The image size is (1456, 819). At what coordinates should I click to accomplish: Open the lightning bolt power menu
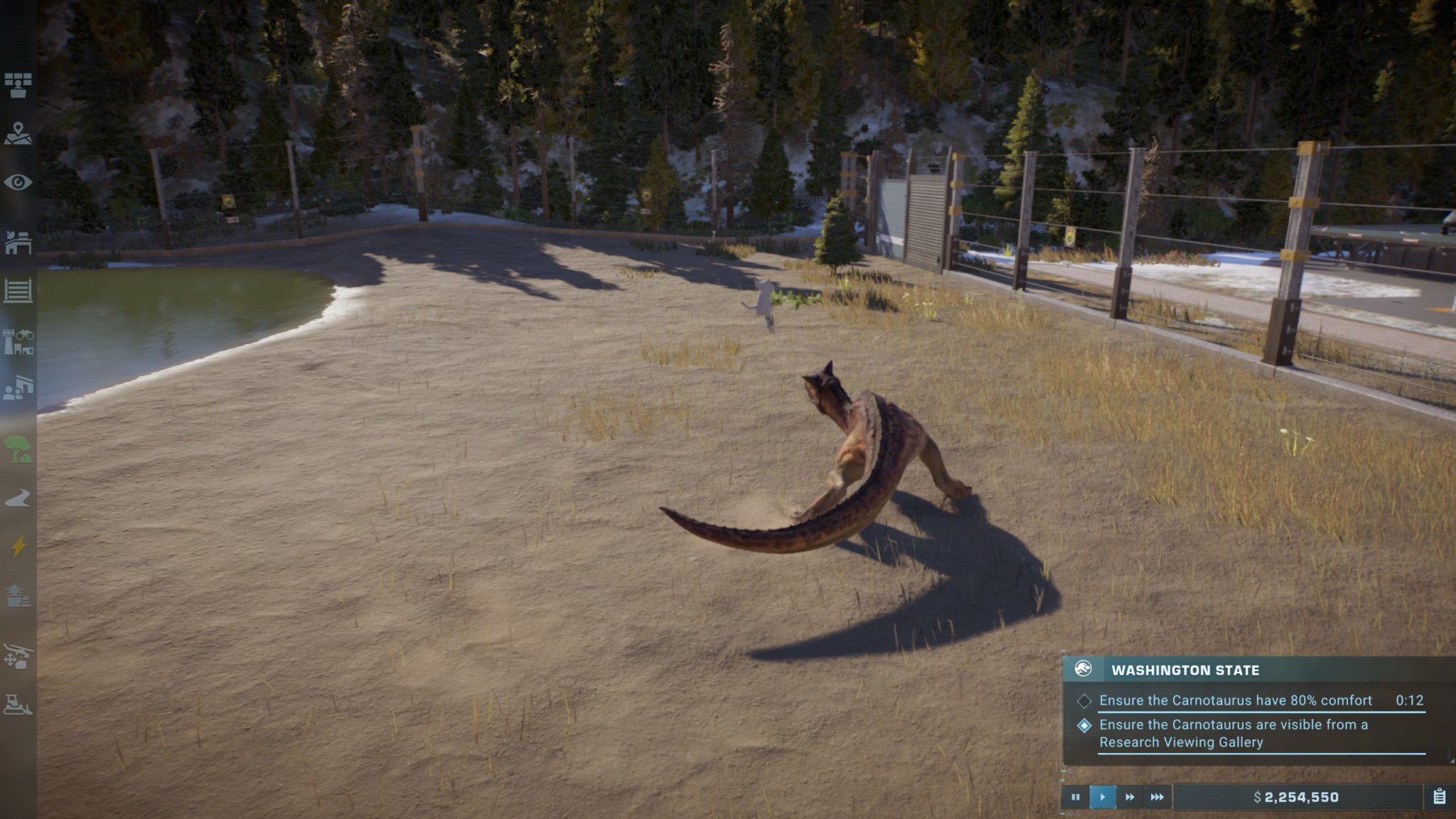coord(18,546)
